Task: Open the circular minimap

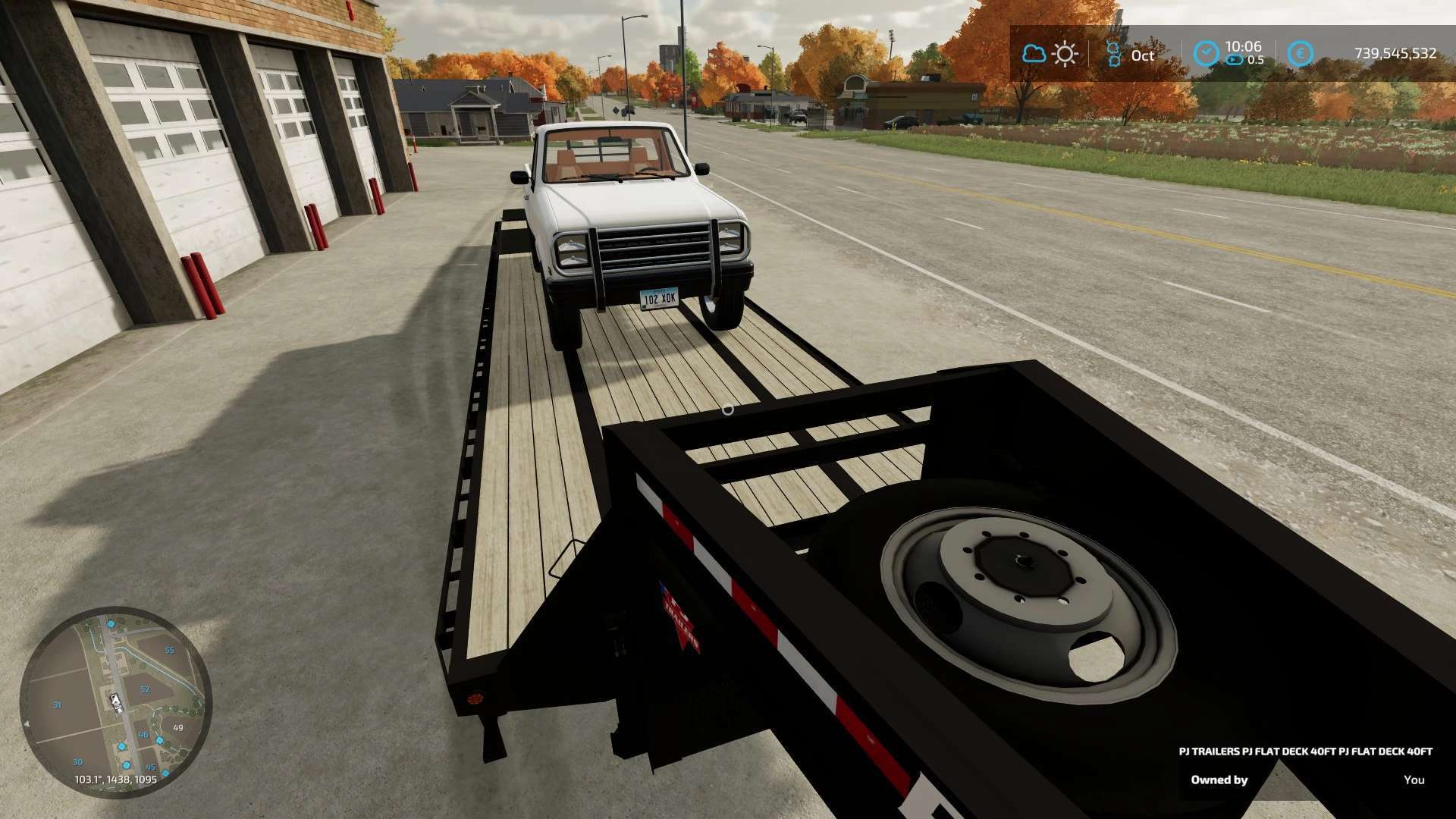Action: point(115,701)
